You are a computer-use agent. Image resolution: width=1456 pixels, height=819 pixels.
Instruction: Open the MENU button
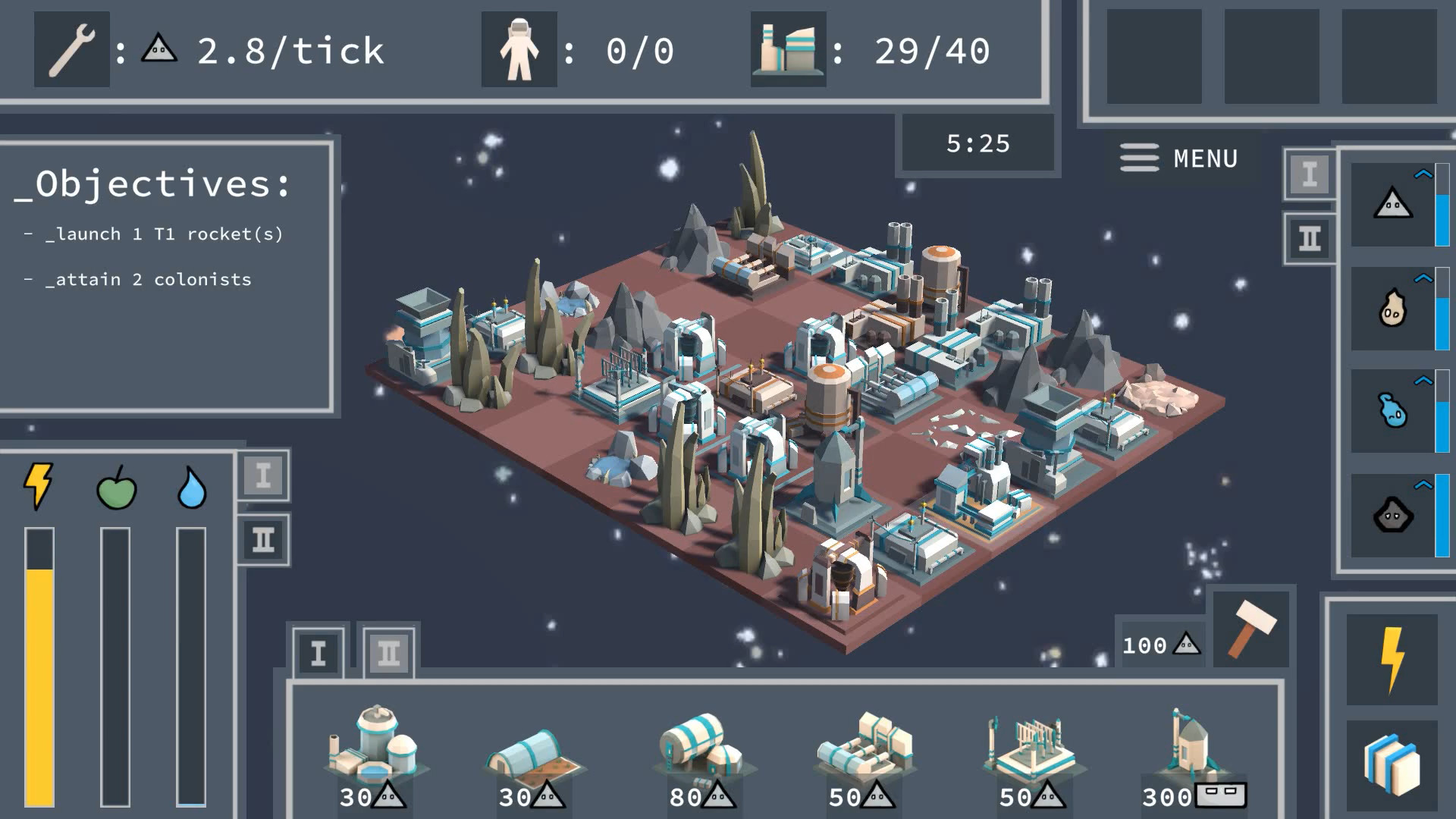(x=1179, y=158)
